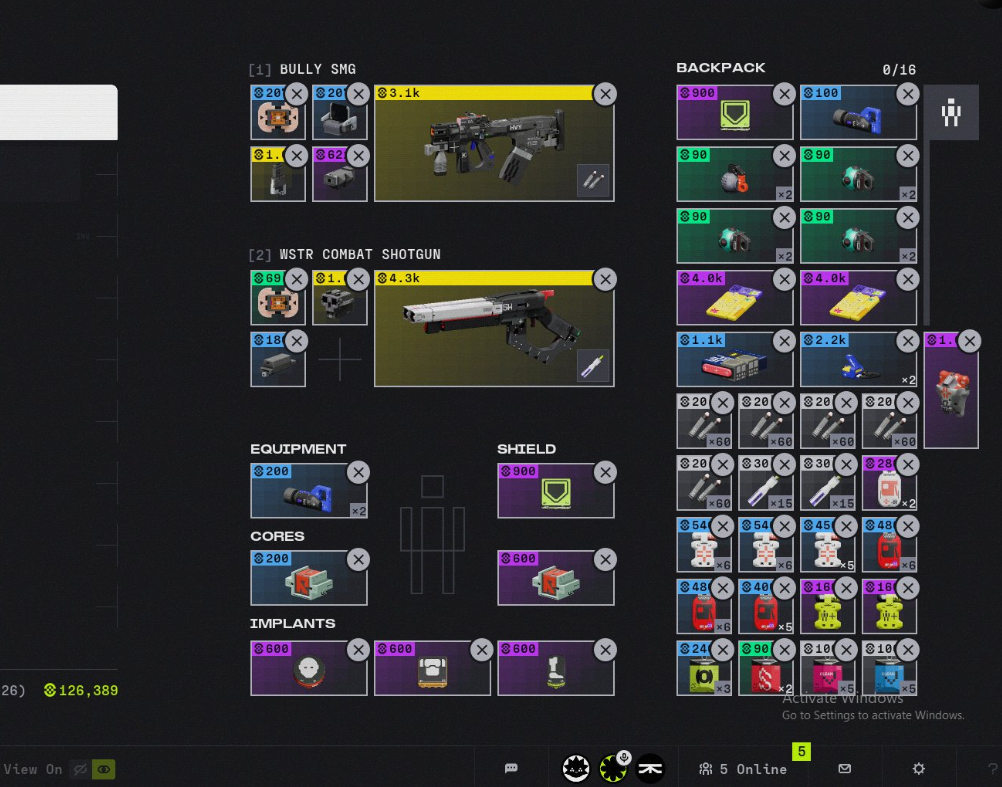1002x787 pixels.
Task: Open the mail inbox envelope icon
Action: (845, 768)
